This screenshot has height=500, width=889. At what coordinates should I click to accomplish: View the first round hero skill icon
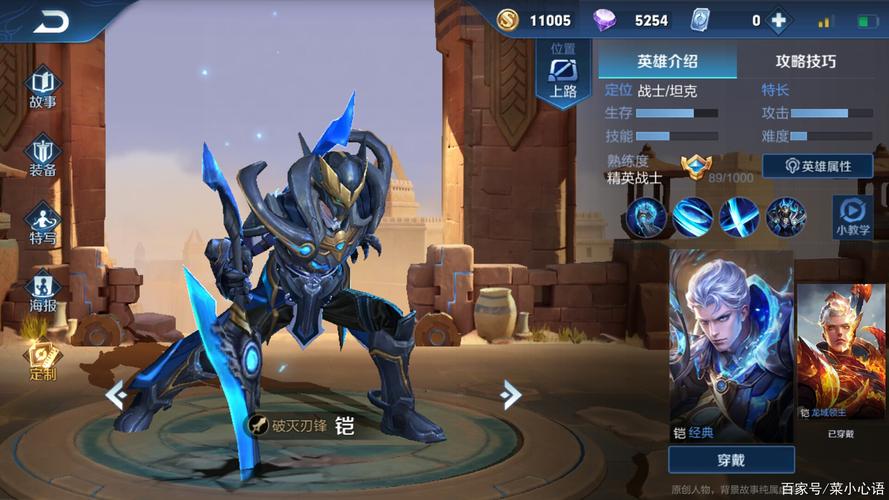pos(645,216)
